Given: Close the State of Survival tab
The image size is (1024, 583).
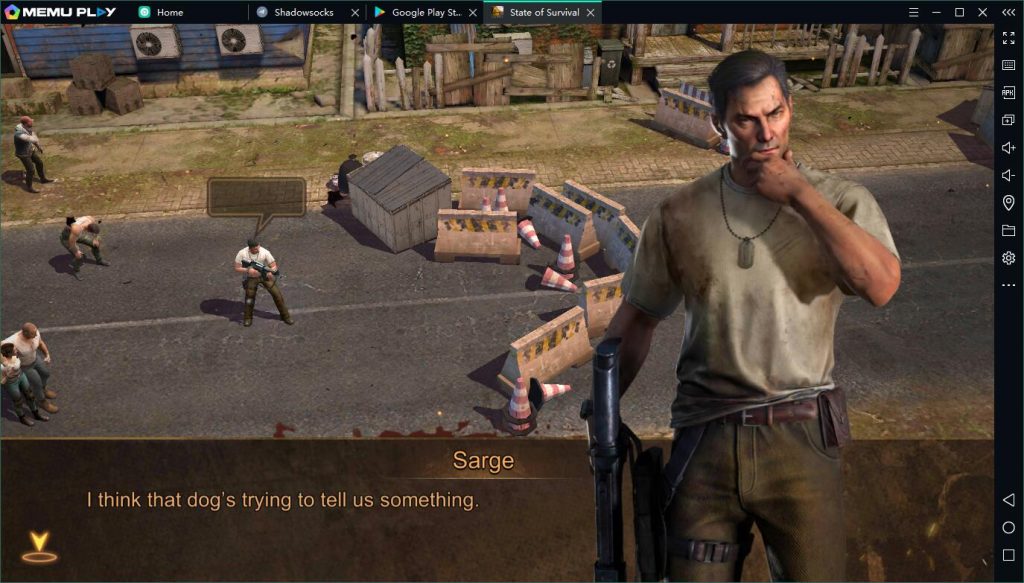Looking at the screenshot, I should (591, 12).
